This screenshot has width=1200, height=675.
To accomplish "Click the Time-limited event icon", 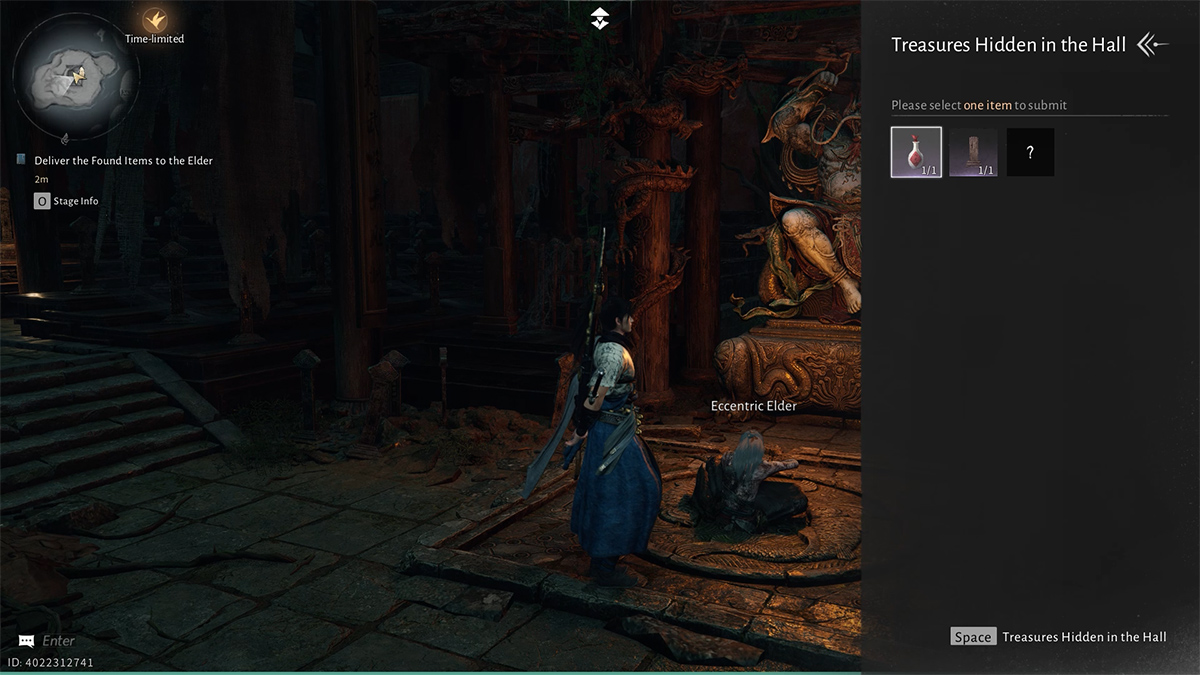I will (154, 20).
